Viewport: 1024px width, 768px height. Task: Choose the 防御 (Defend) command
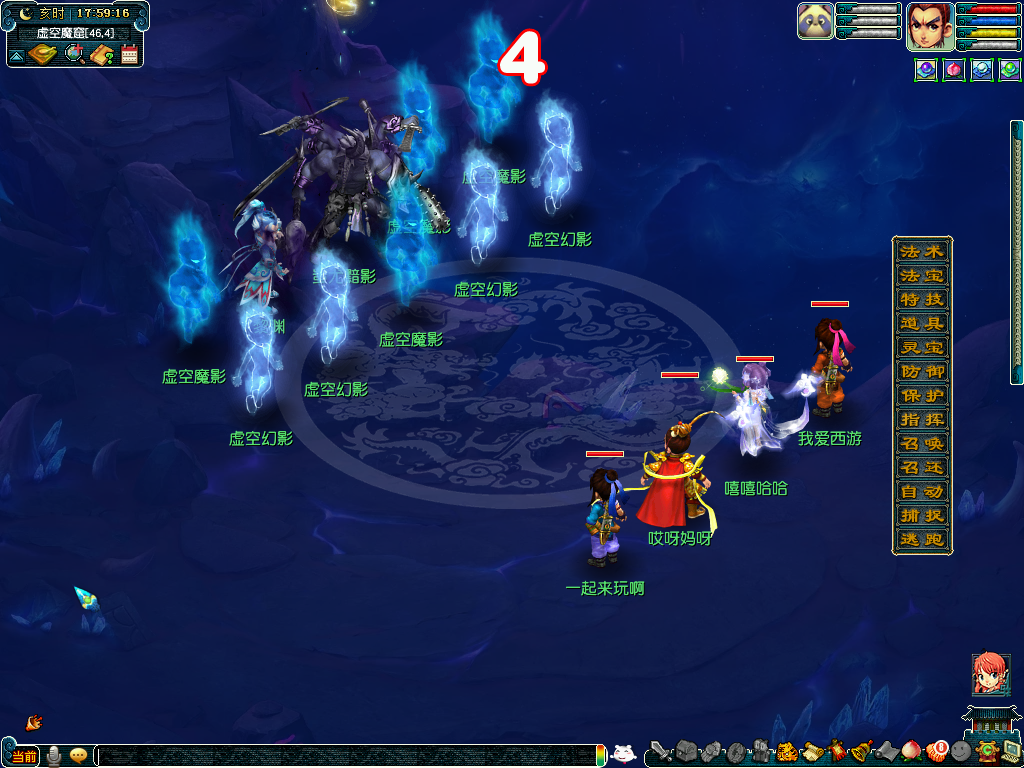pyautogui.click(x=922, y=371)
